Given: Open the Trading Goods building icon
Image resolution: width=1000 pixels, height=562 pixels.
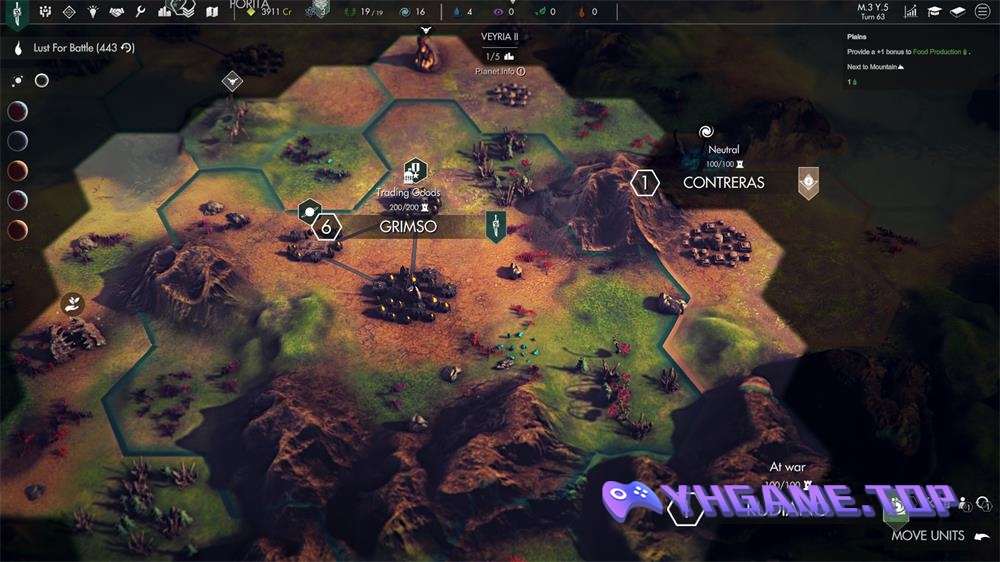Looking at the screenshot, I should click(415, 170).
